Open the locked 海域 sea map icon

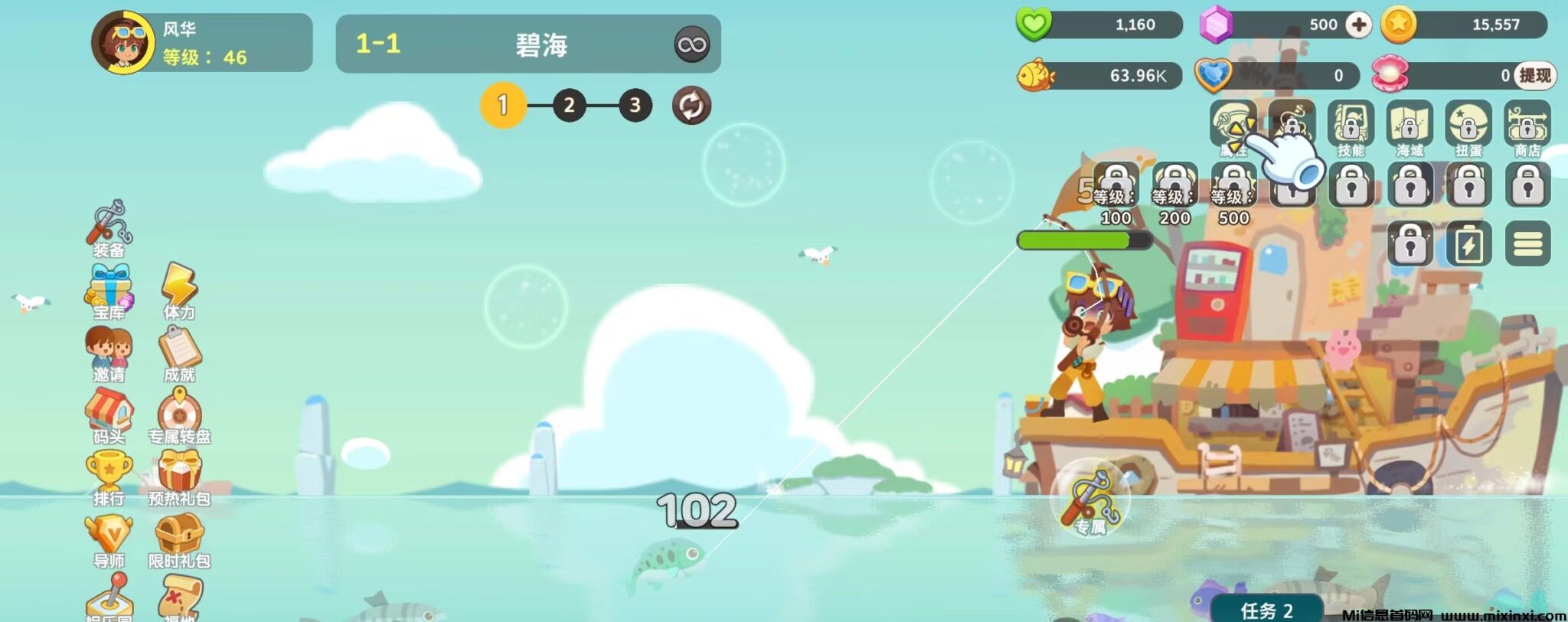(x=1410, y=126)
